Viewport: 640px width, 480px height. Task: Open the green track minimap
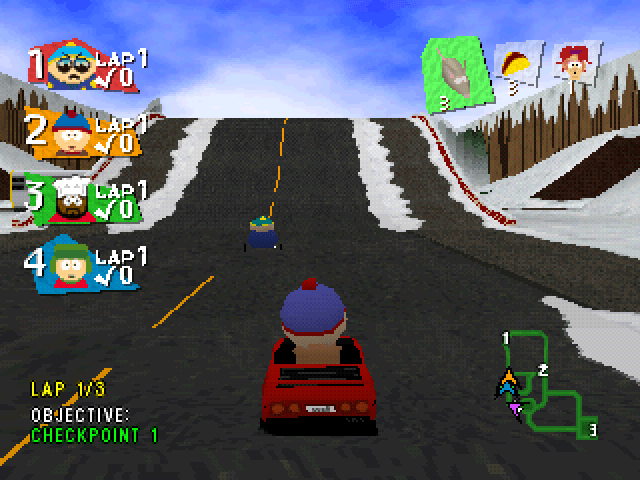click(x=547, y=385)
